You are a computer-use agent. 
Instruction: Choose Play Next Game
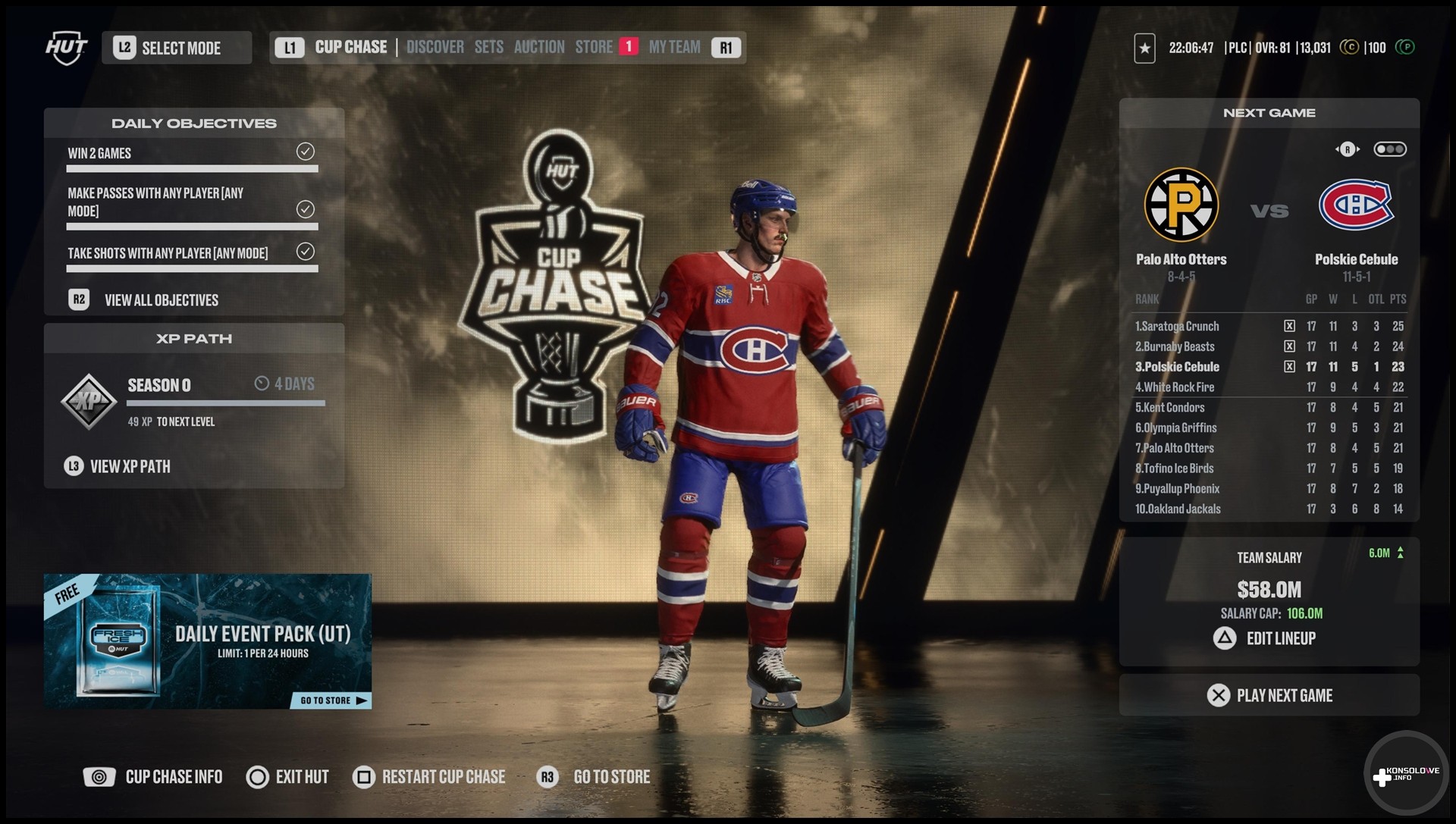click(x=1269, y=695)
